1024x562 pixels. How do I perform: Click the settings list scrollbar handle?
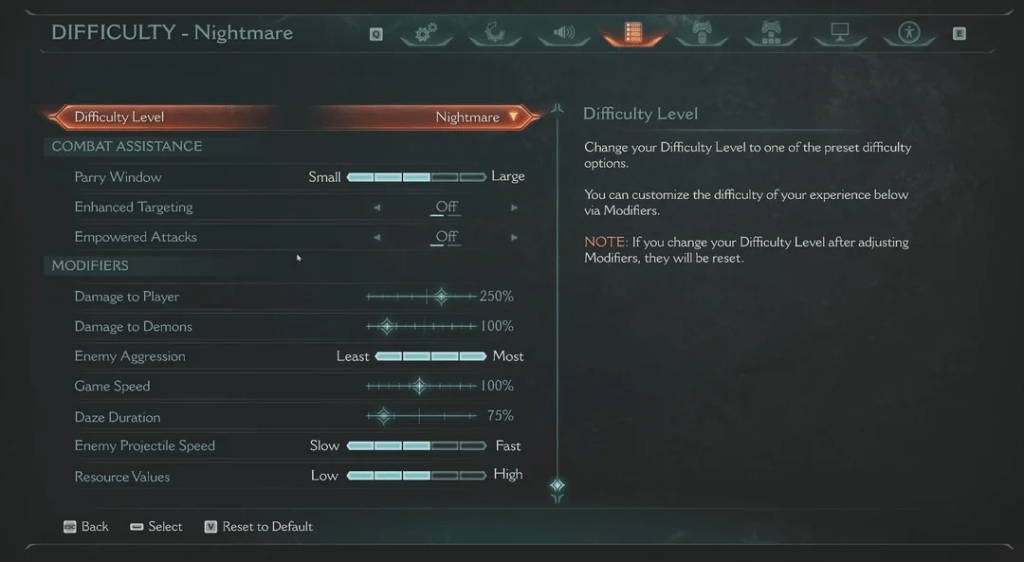coord(558,487)
